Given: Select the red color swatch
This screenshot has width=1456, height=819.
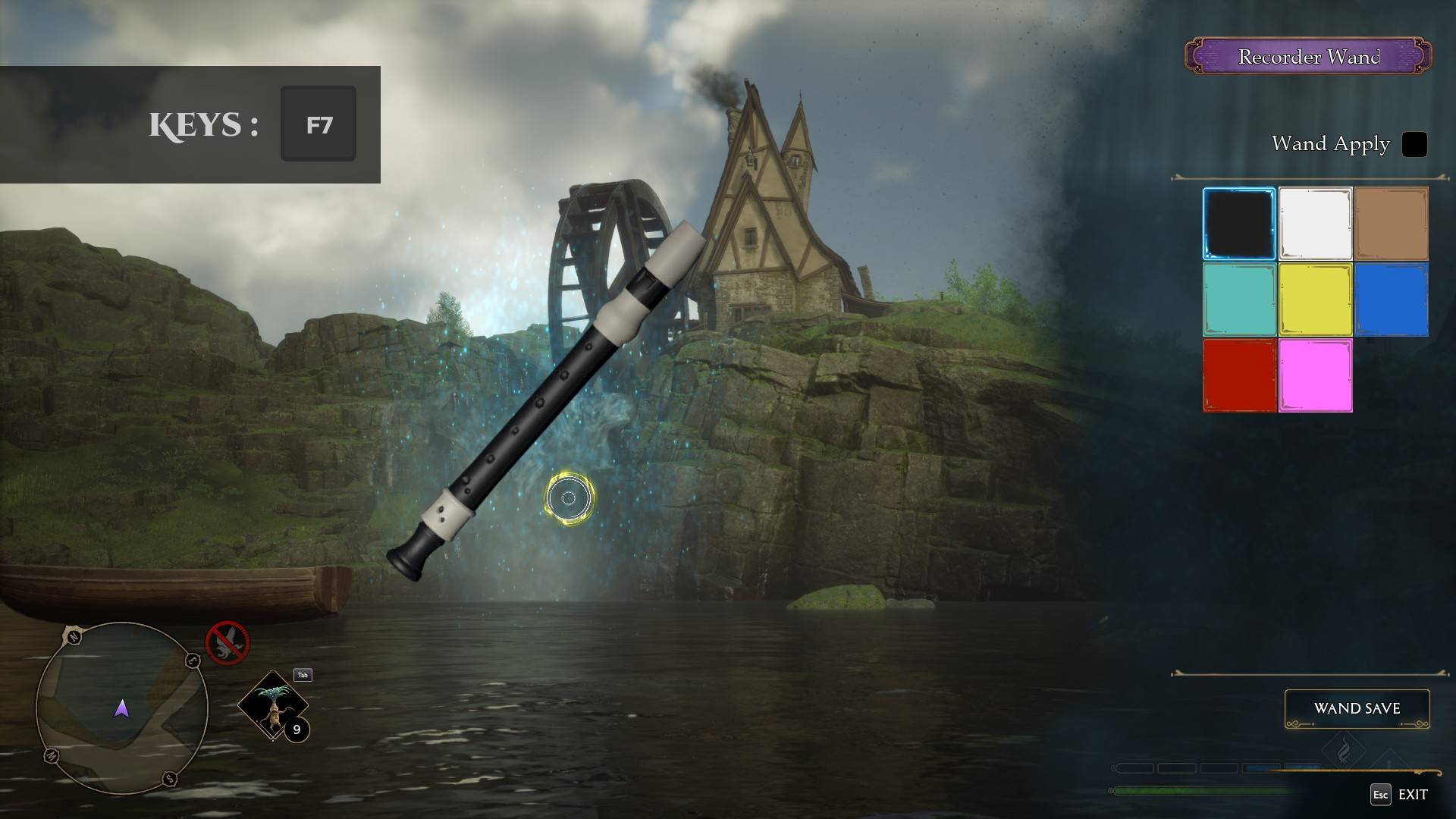Looking at the screenshot, I should (1239, 375).
